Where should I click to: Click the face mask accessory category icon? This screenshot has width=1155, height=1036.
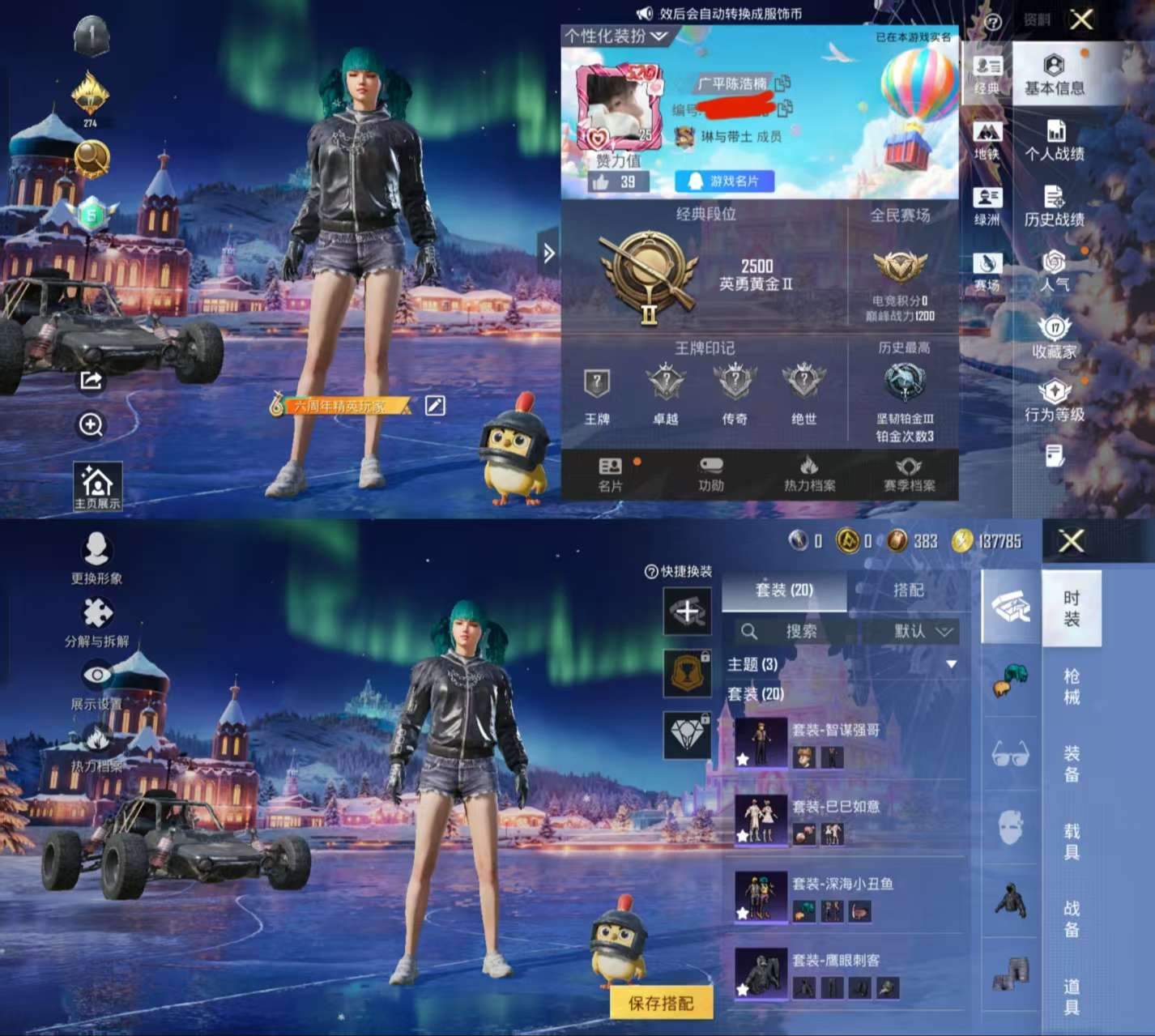coord(1011,826)
